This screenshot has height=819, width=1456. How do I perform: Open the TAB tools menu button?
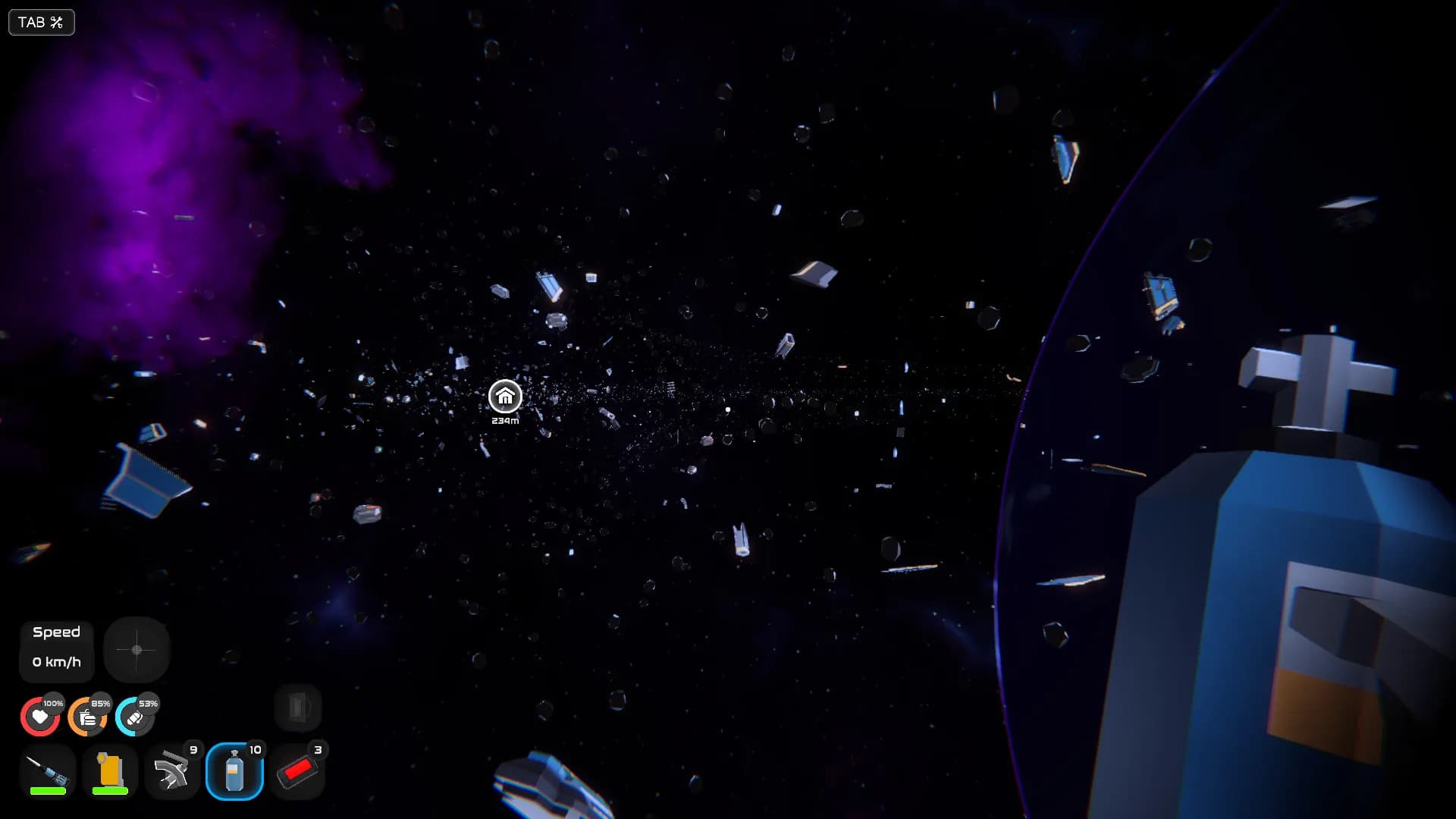coord(41,22)
